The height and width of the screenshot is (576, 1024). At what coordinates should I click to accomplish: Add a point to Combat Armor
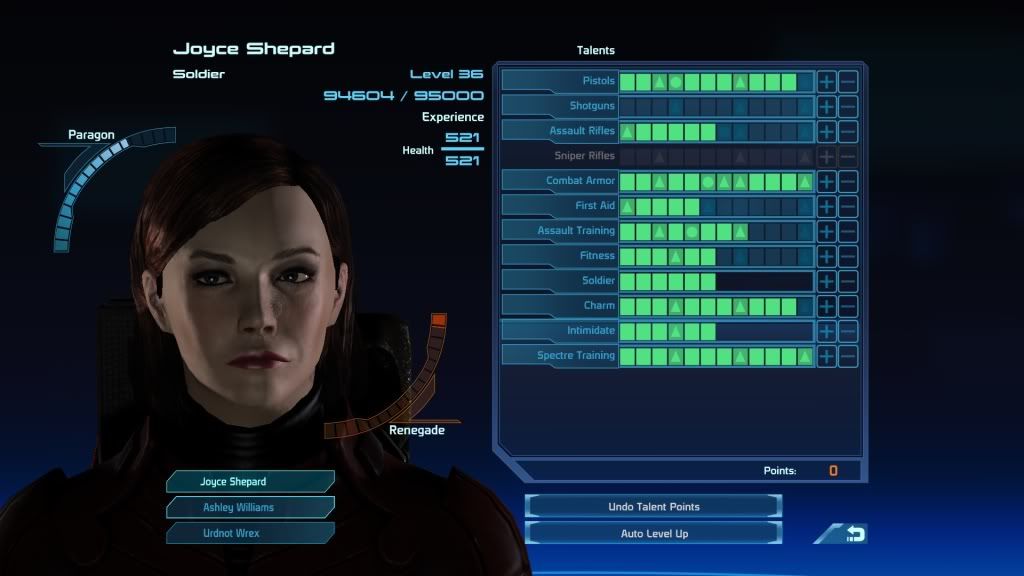tap(827, 181)
